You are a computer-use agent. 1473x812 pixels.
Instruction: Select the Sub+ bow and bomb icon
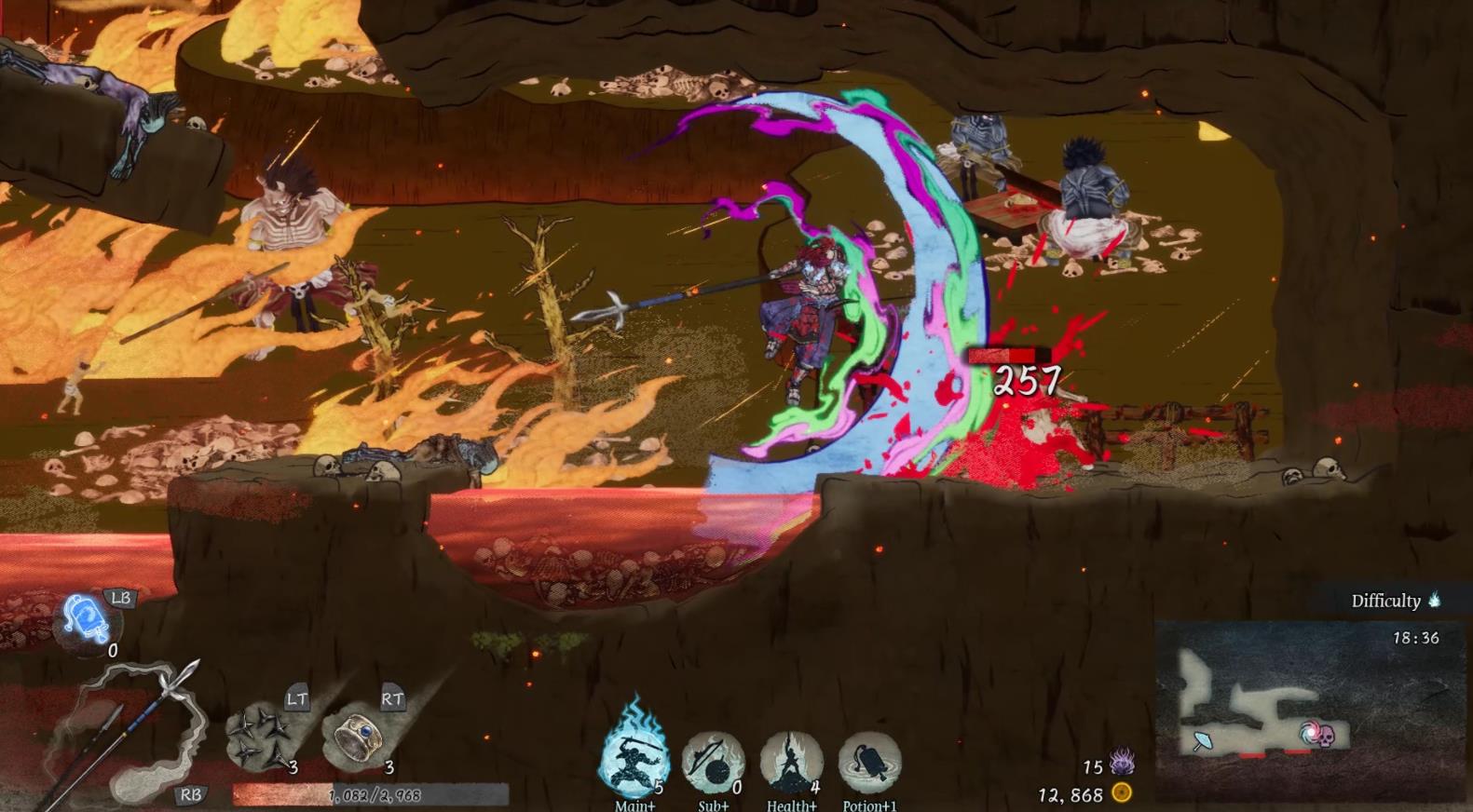point(713,762)
